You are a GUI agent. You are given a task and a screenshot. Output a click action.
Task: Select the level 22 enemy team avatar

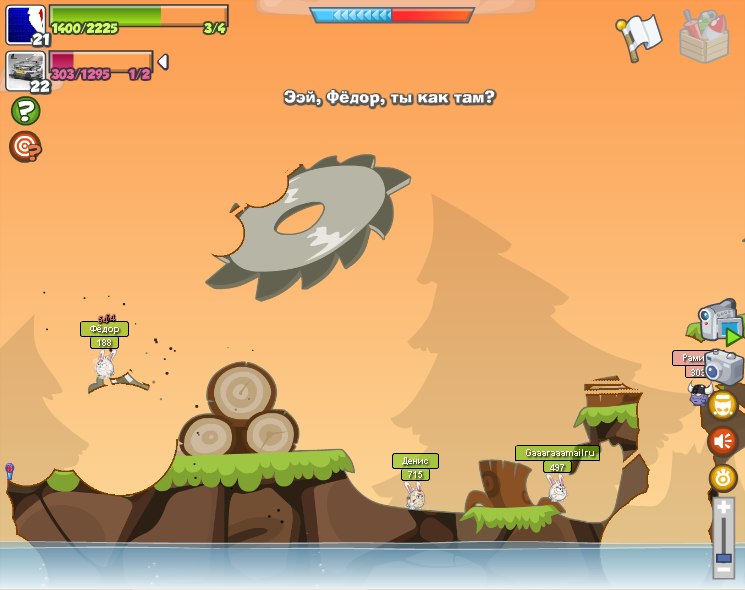click(25, 70)
